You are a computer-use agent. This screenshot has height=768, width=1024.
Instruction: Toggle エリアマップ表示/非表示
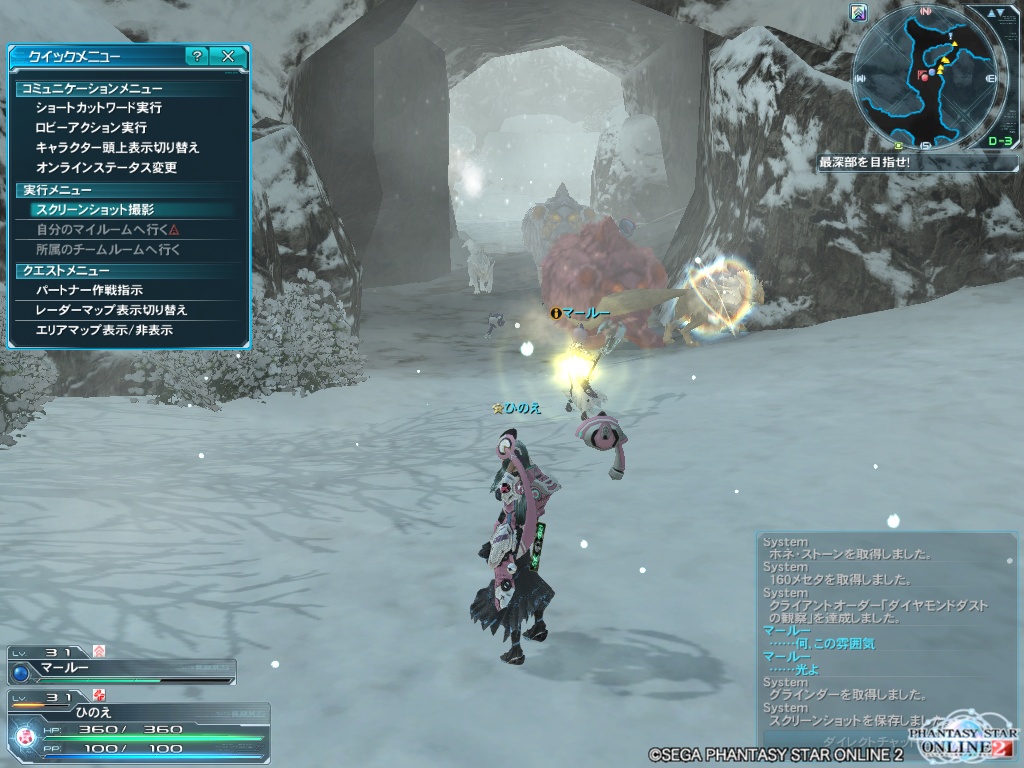pos(103,330)
